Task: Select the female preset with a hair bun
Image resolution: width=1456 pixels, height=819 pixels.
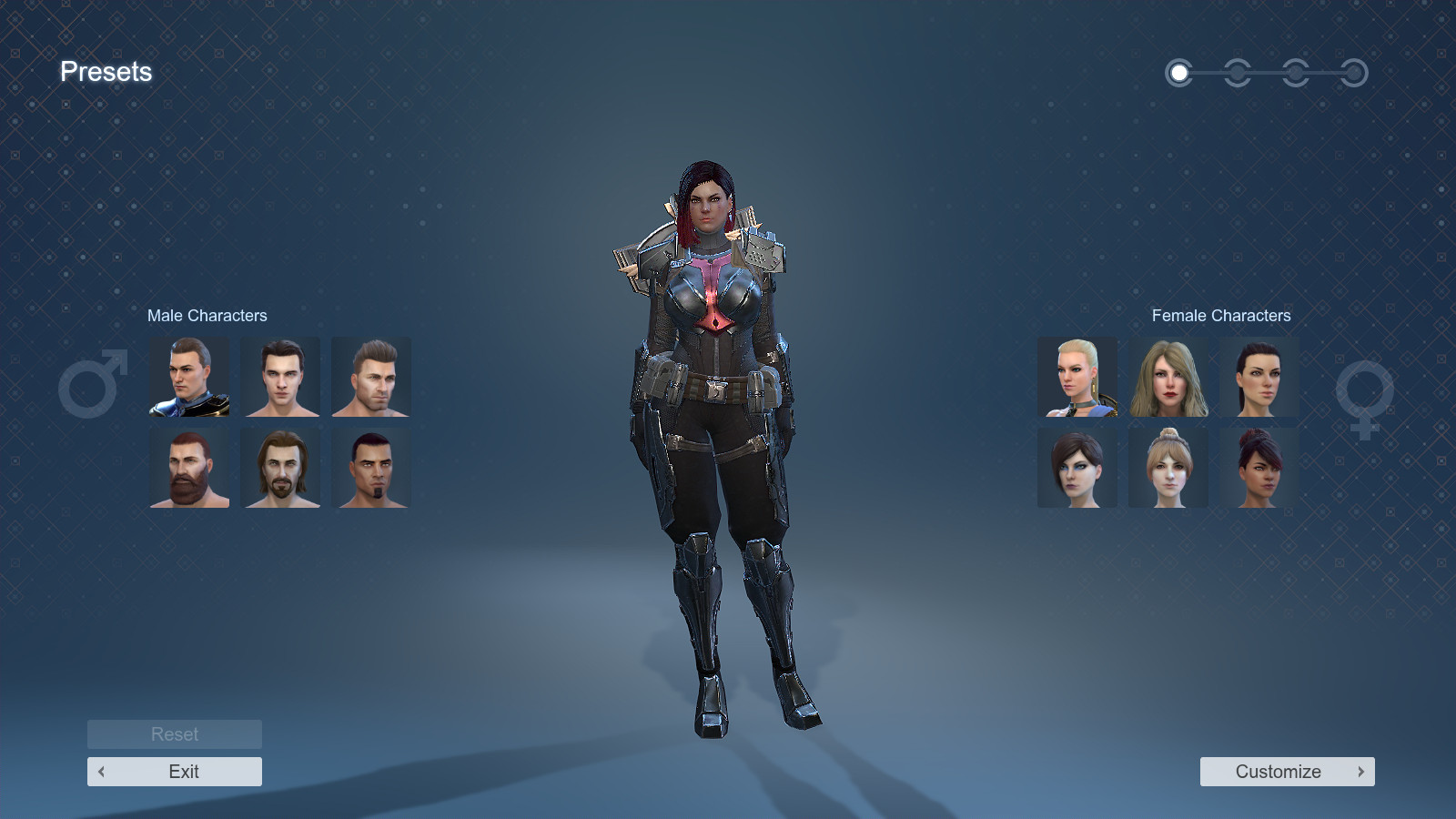Action: (1168, 467)
